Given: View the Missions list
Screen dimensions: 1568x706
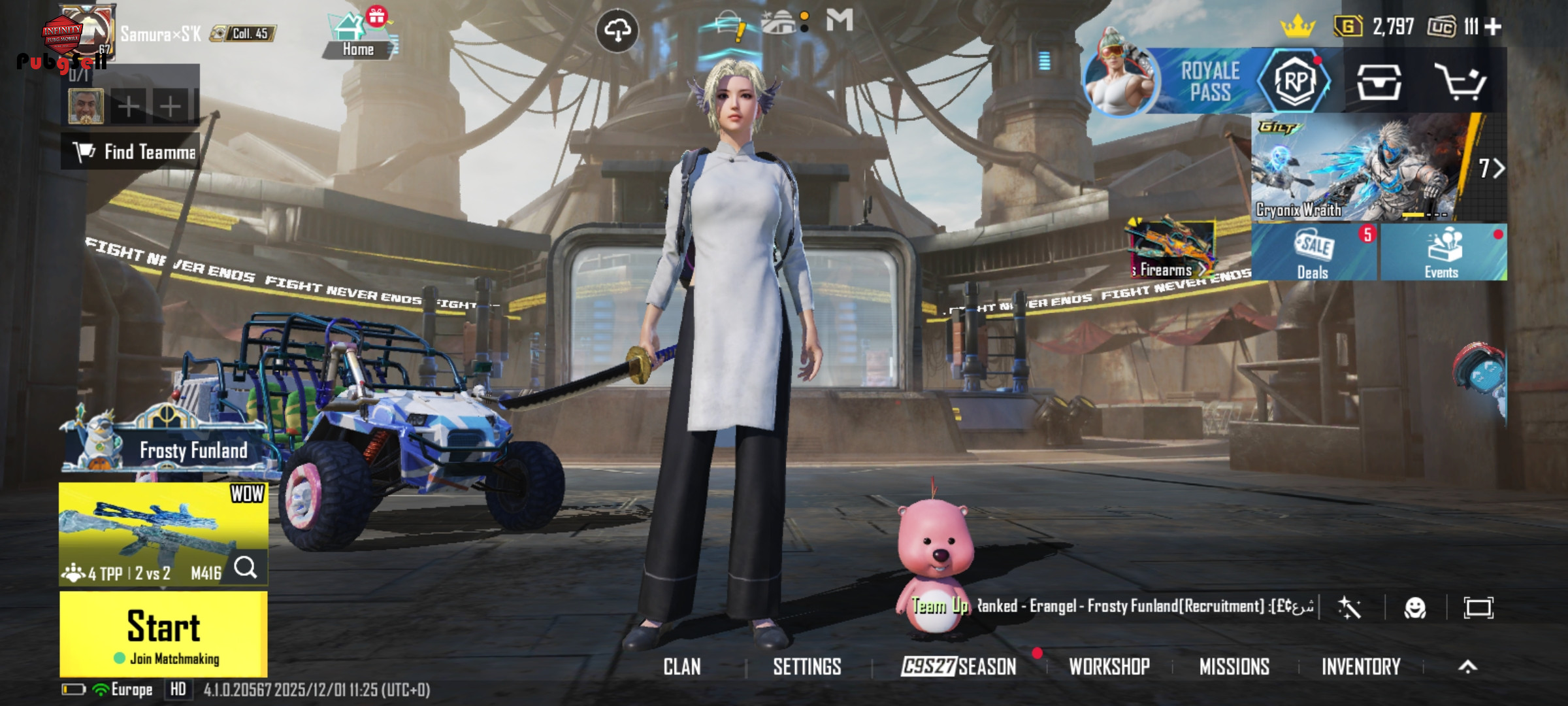Looking at the screenshot, I should click(x=1234, y=667).
